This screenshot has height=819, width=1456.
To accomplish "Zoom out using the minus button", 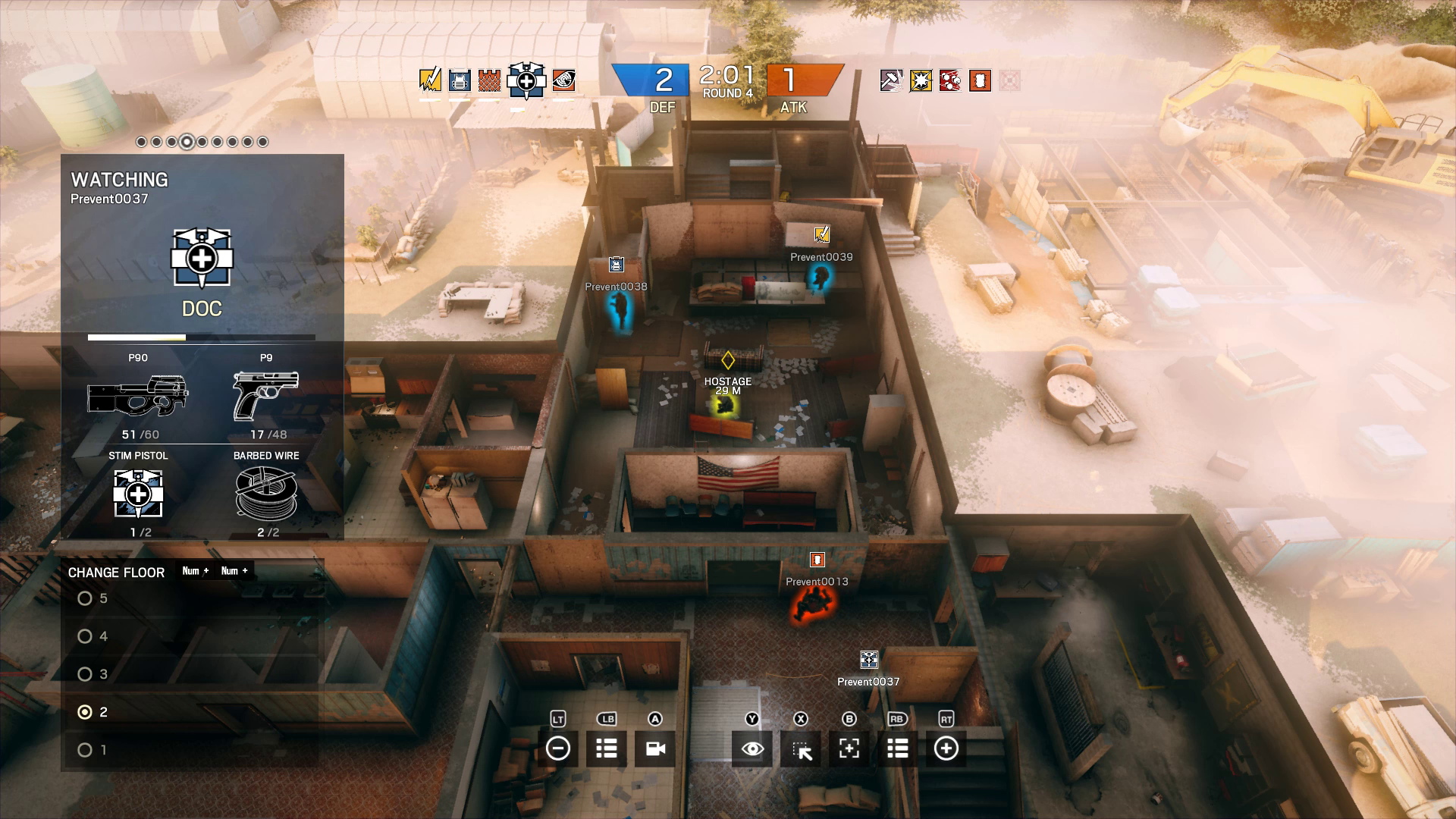I will point(559,748).
